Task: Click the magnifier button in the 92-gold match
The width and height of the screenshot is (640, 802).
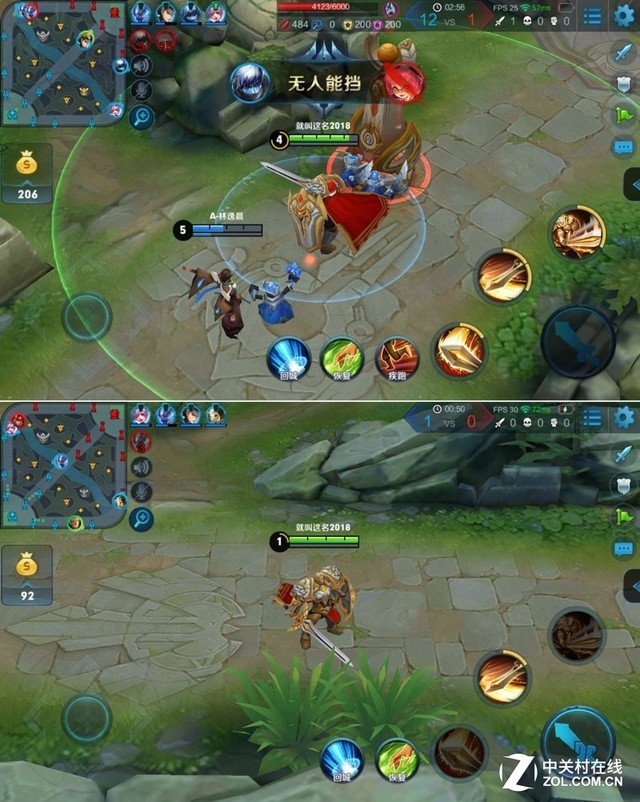Action: tap(142, 519)
